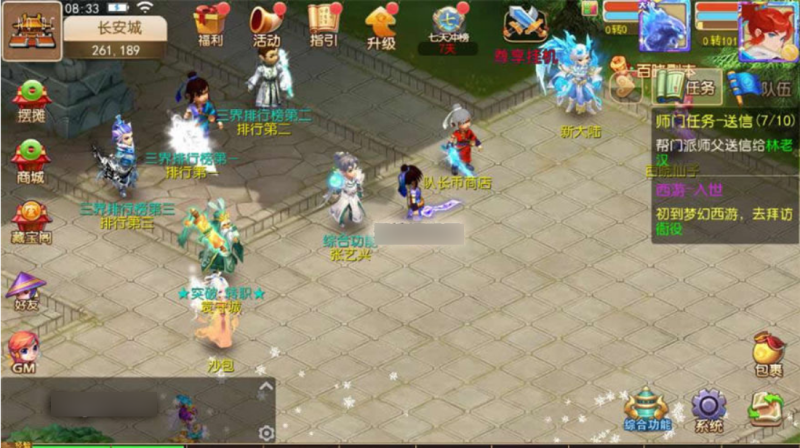Open the 福利 welfare gift menu
800x448 pixels.
211,24
